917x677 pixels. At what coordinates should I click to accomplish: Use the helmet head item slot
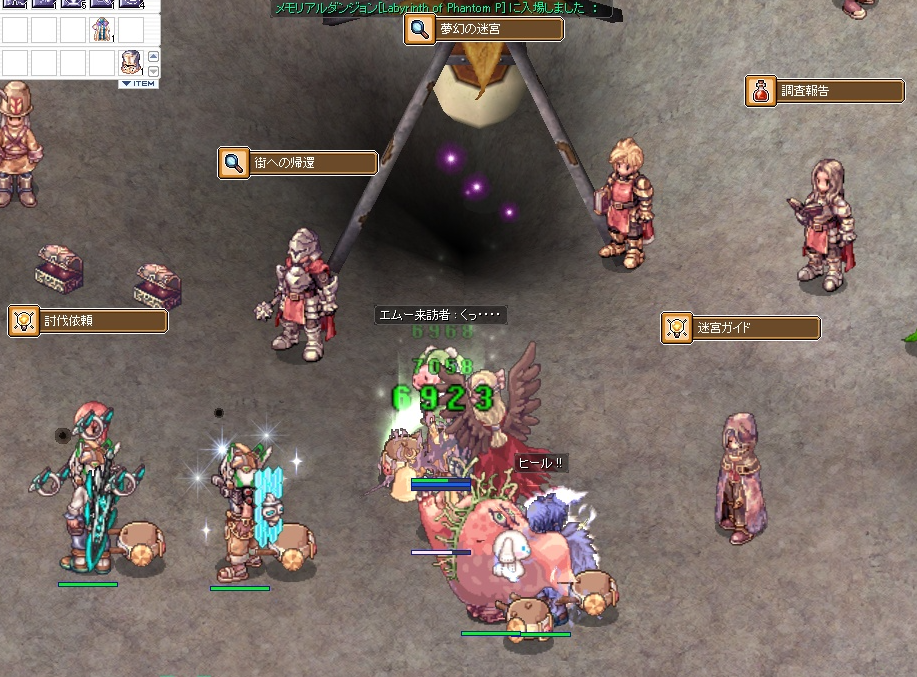click(130, 63)
